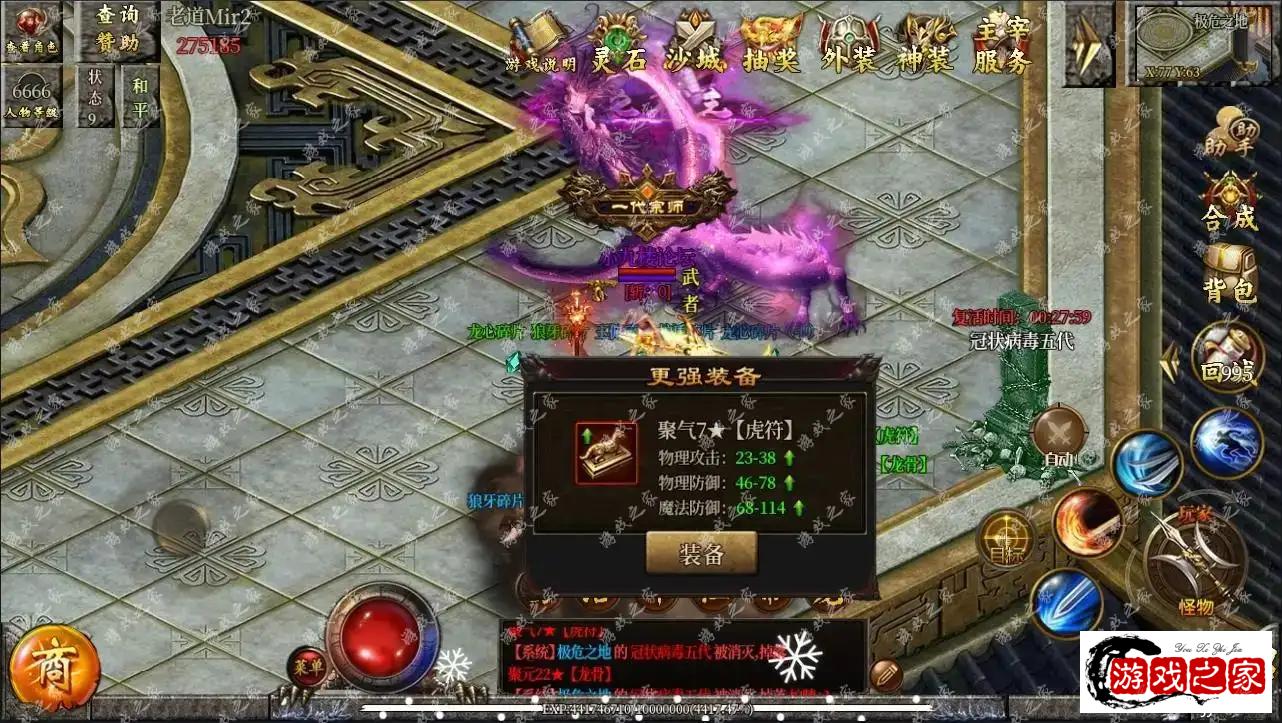Equip the 虎符 item with 装备 button
The height and width of the screenshot is (723, 1282).
[701, 553]
